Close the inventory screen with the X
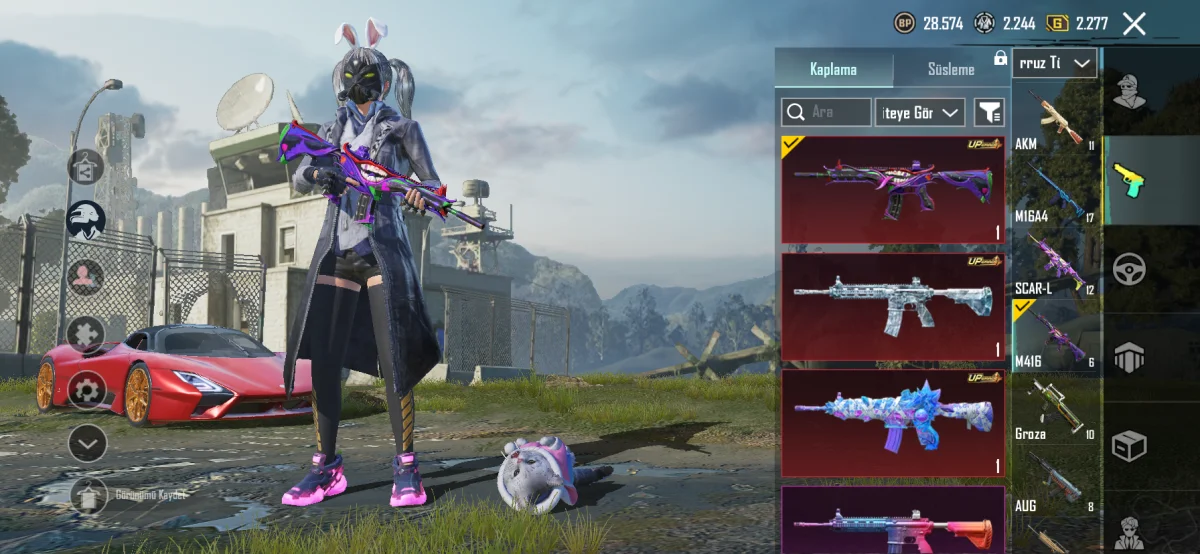Viewport: 1200px width, 554px height. [x=1134, y=24]
